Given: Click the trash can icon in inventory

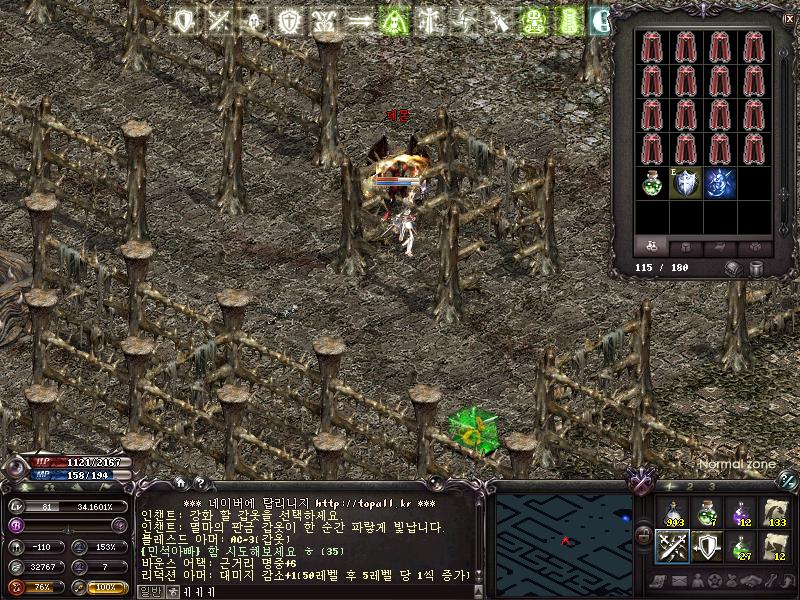Looking at the screenshot, I should point(755,269).
